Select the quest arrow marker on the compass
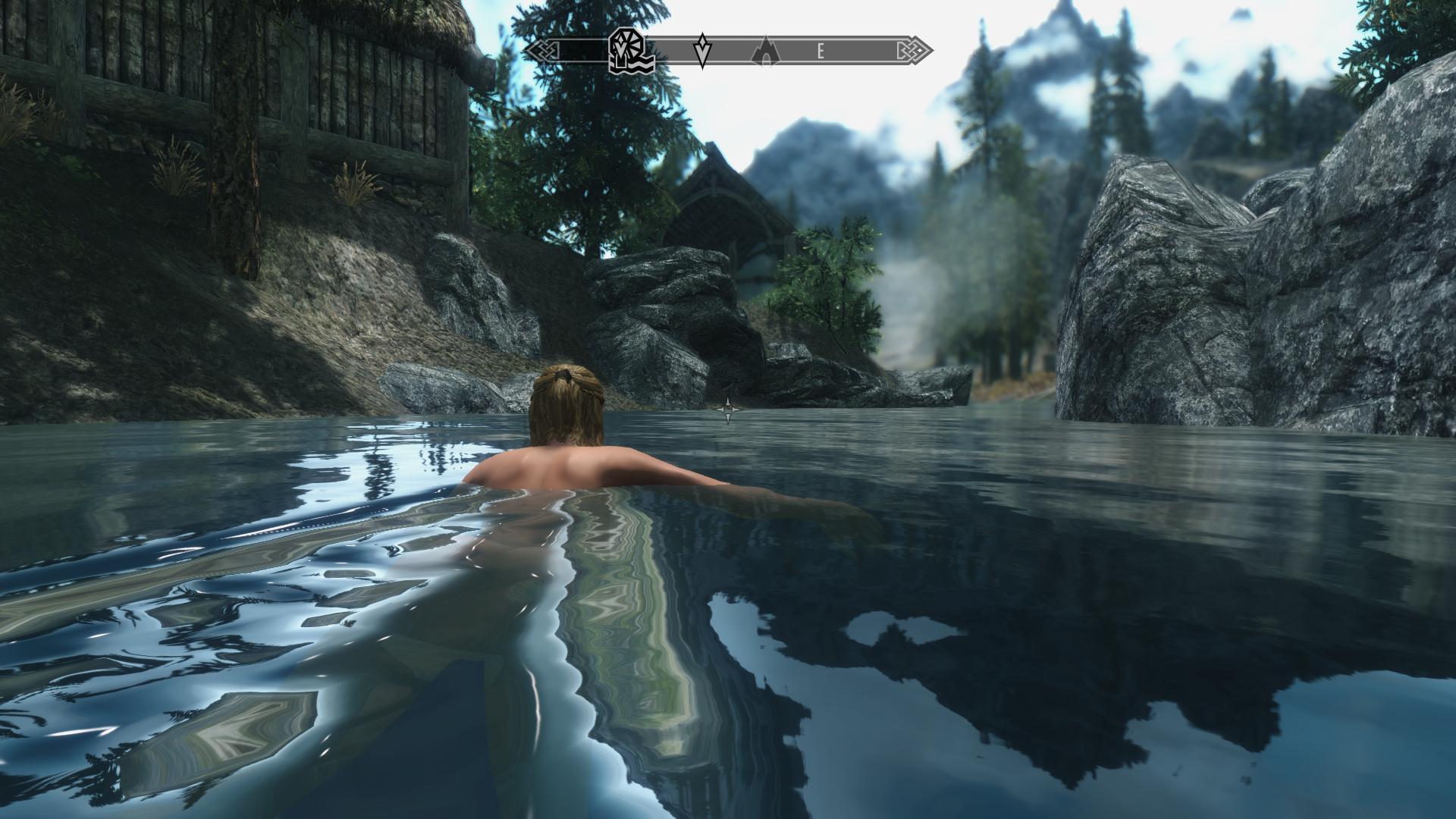The height and width of the screenshot is (819, 1456). [703, 50]
